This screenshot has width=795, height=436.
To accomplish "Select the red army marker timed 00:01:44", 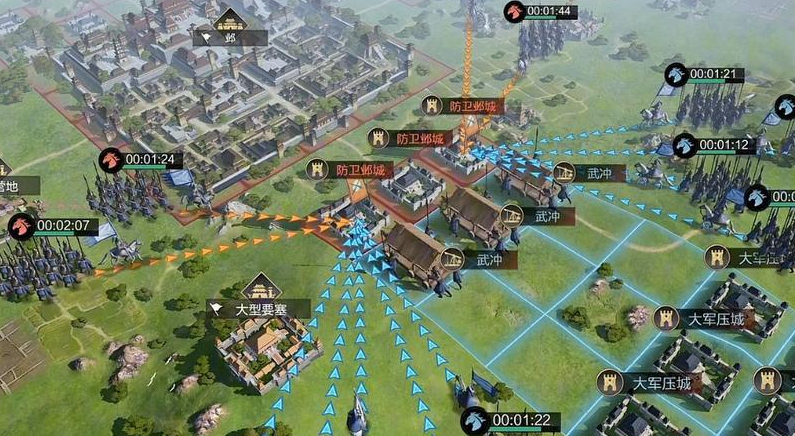I will (x=515, y=12).
